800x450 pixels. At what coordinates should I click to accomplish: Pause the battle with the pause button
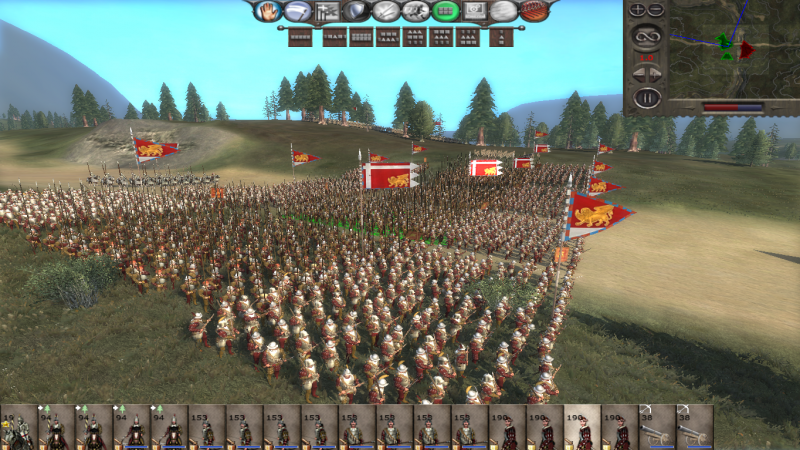point(647,98)
